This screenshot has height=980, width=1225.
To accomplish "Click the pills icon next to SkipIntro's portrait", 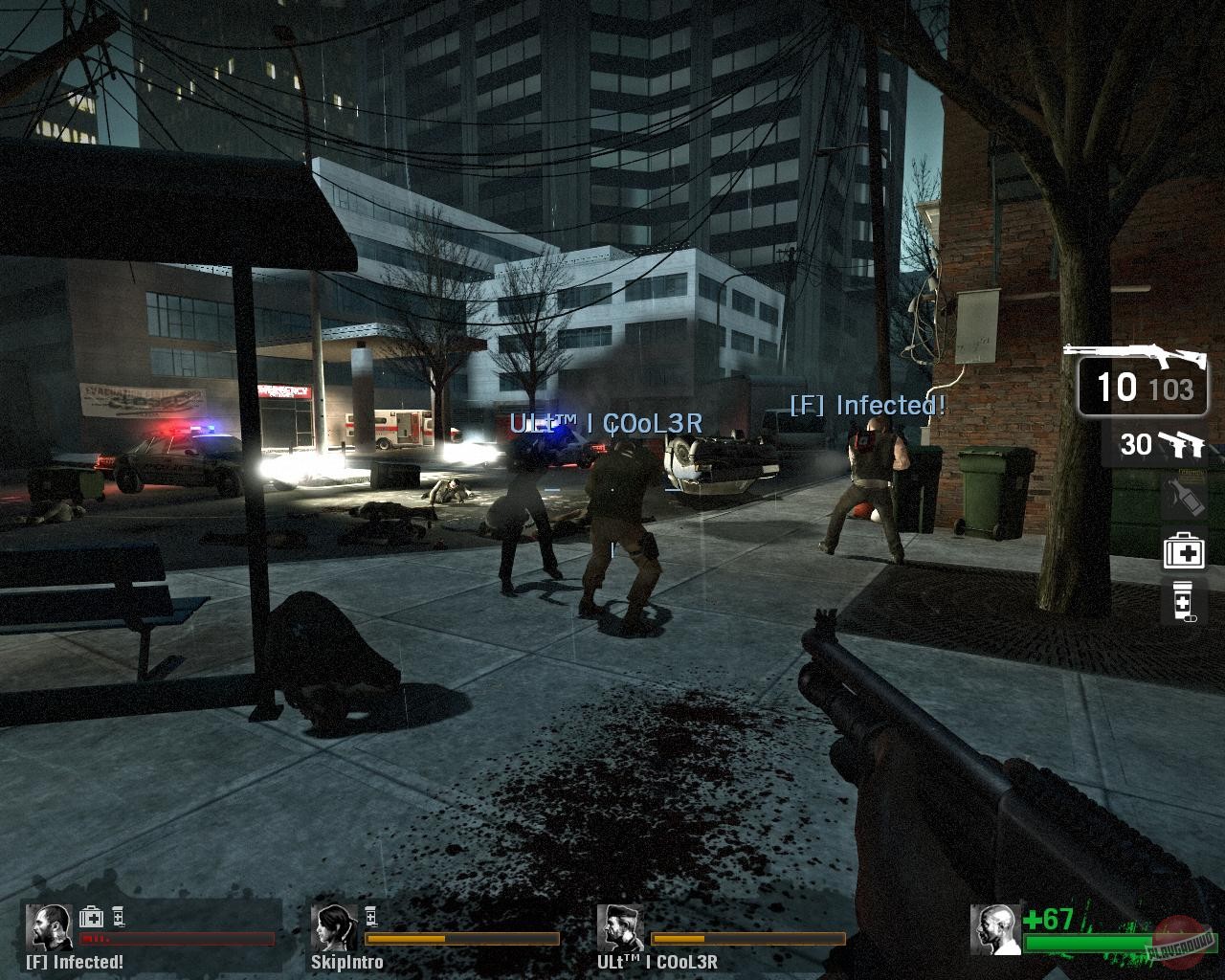I will tap(369, 917).
